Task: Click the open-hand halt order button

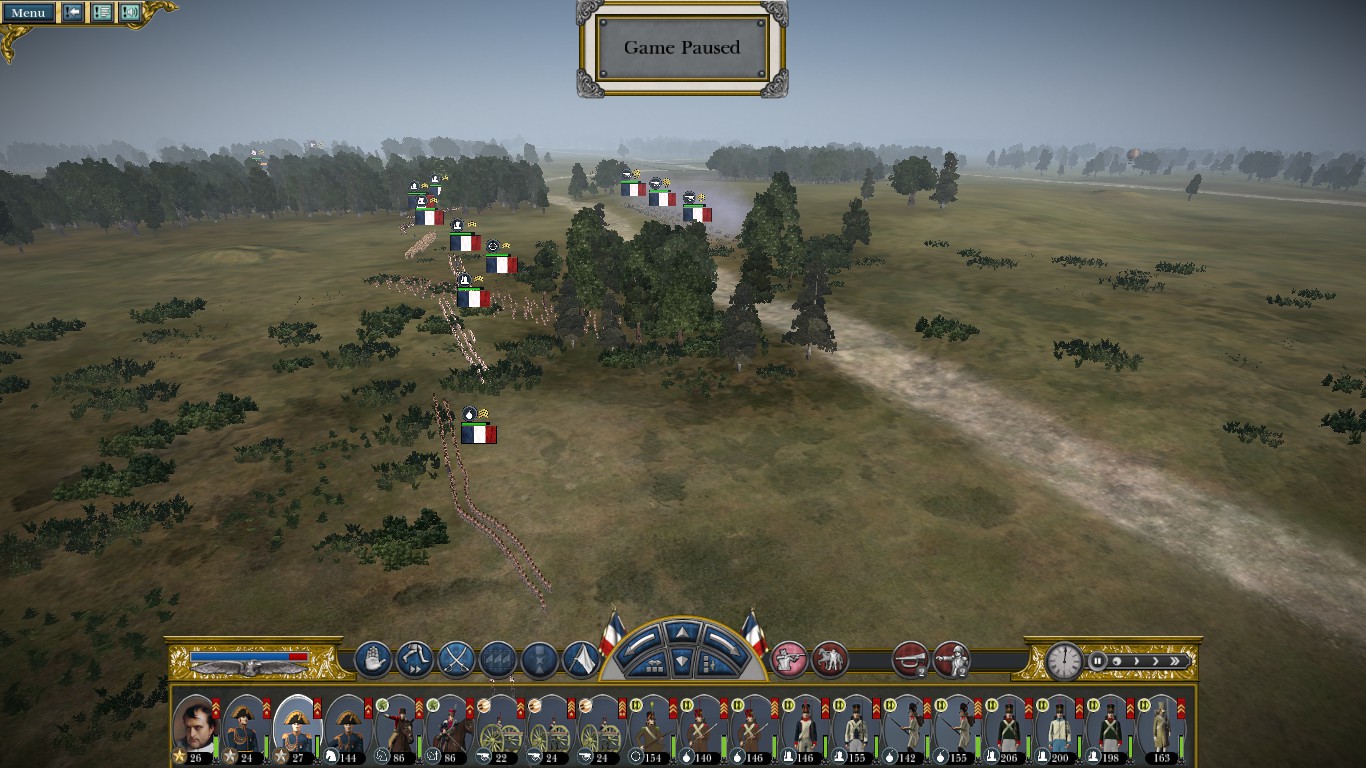Action: click(373, 660)
